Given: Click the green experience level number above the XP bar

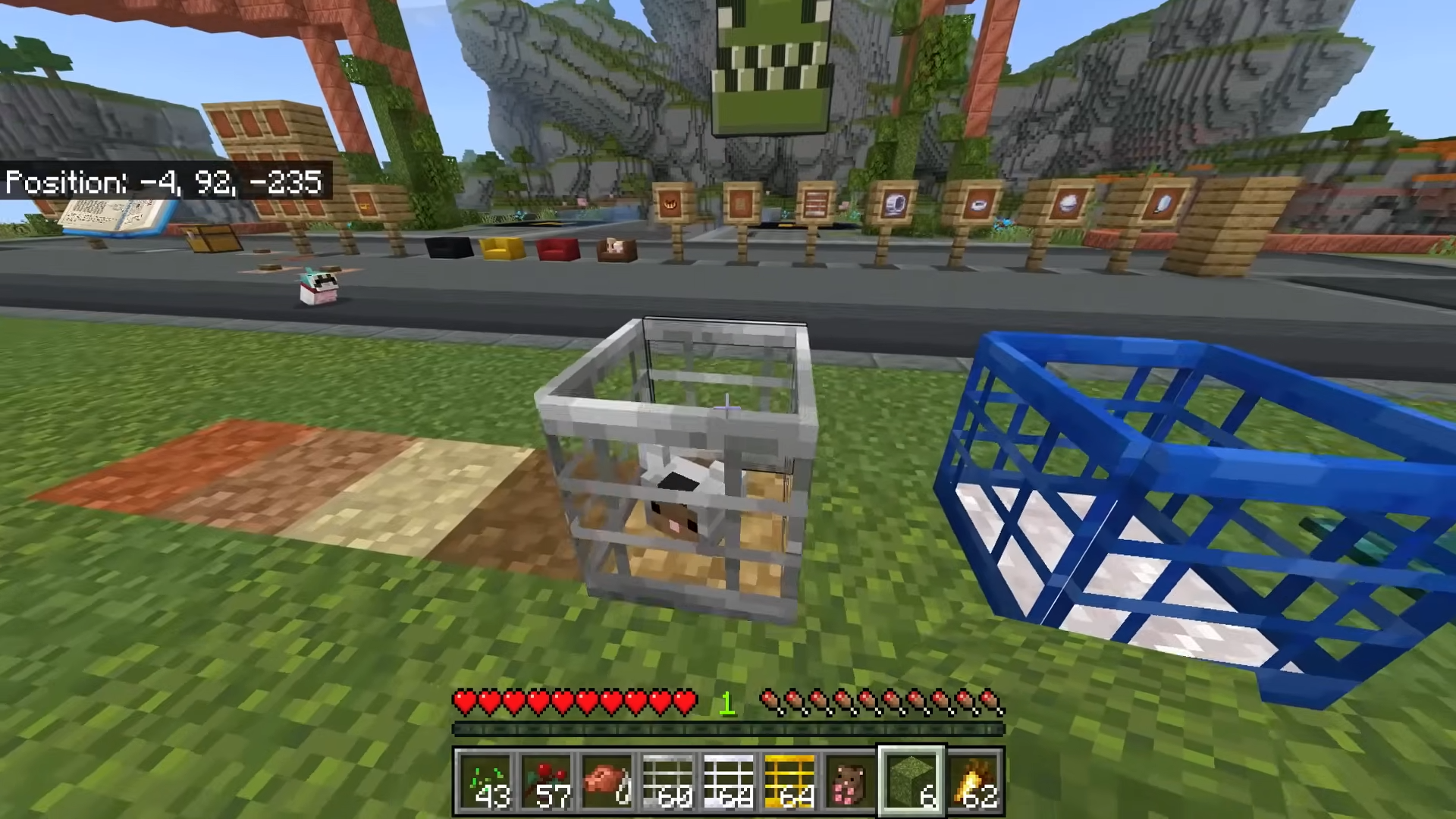Looking at the screenshot, I should click(x=727, y=702).
